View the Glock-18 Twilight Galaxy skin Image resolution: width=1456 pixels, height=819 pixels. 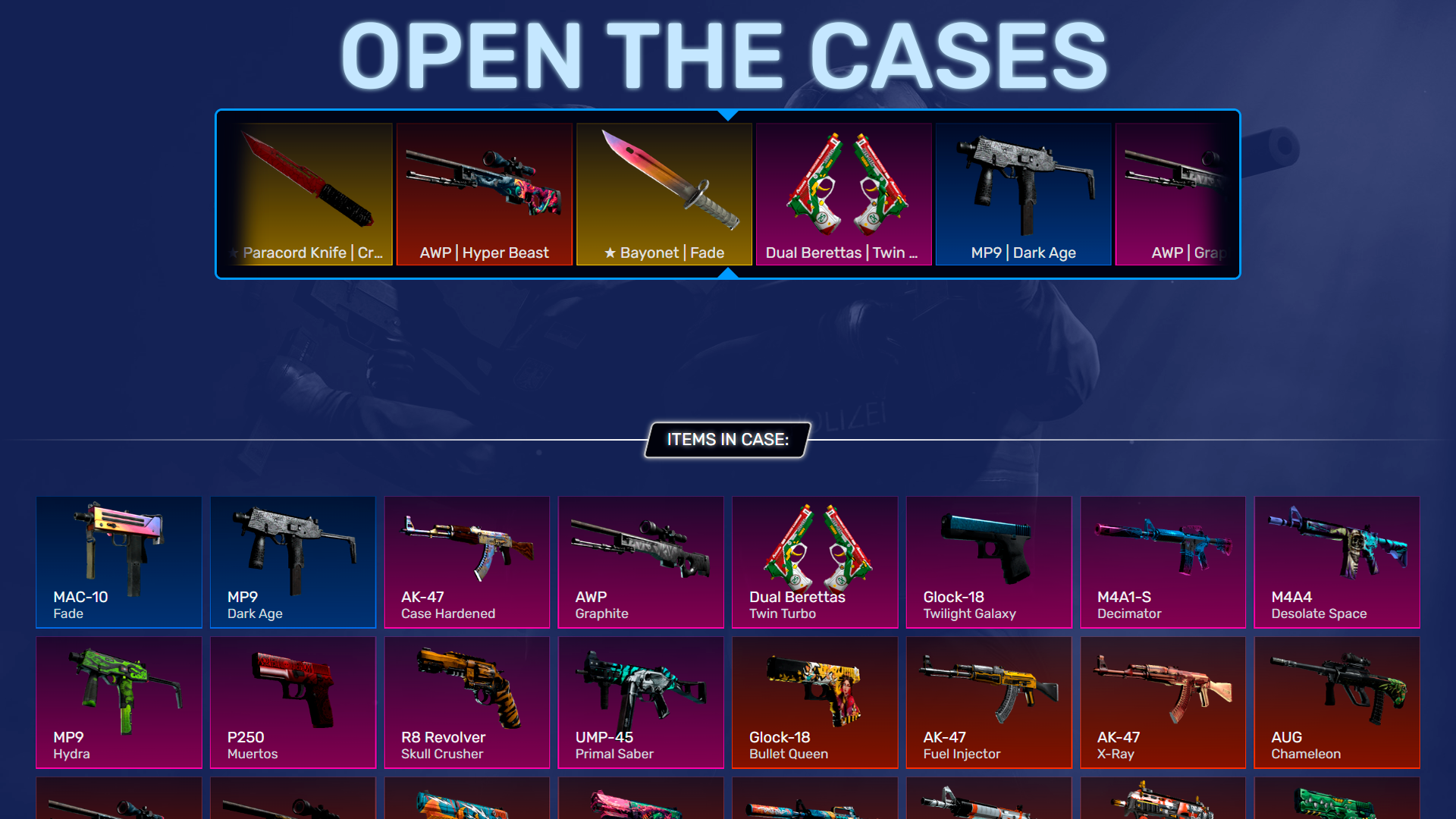pyautogui.click(x=988, y=561)
